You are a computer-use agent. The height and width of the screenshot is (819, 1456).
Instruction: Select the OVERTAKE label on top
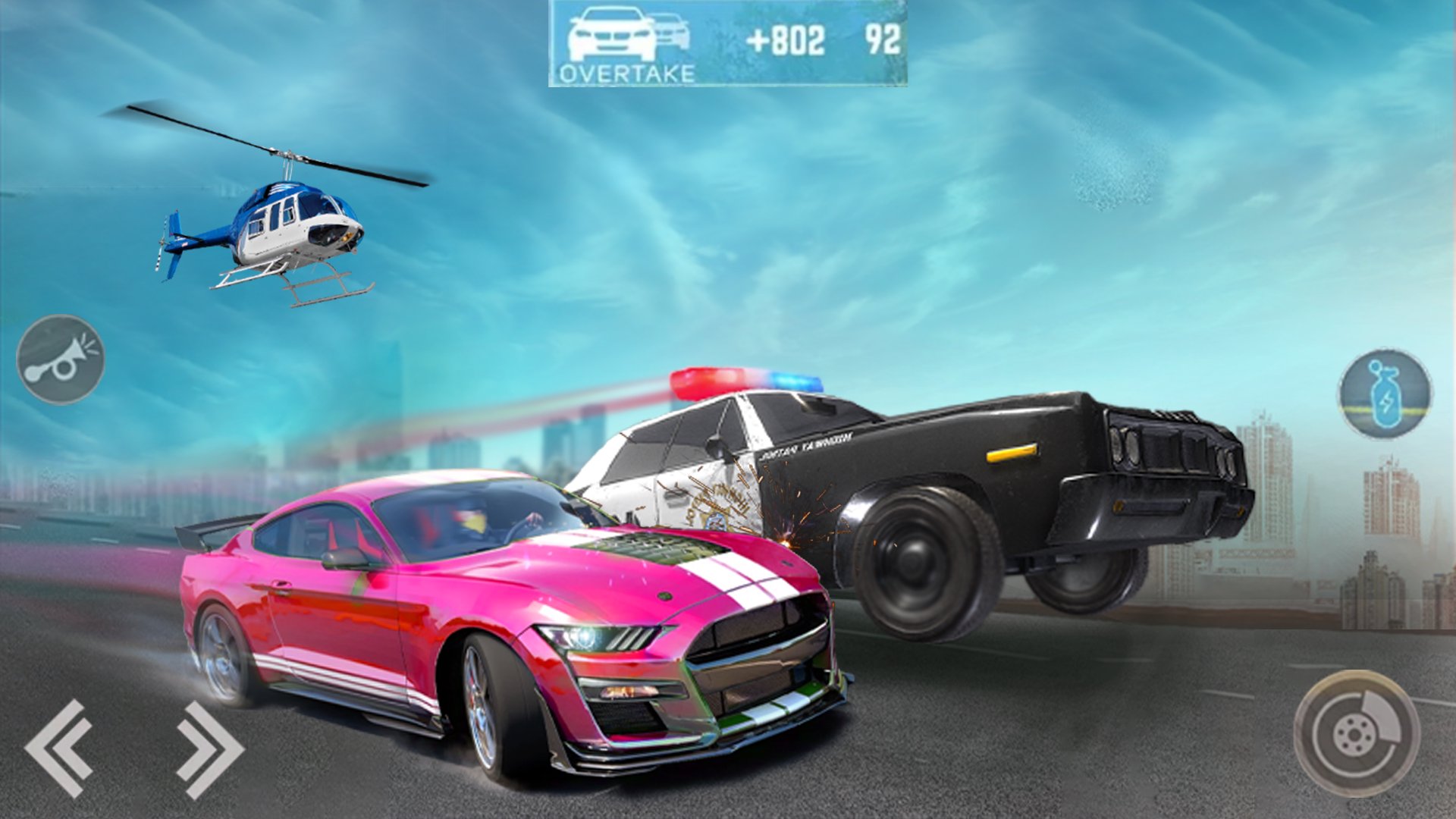point(626,73)
